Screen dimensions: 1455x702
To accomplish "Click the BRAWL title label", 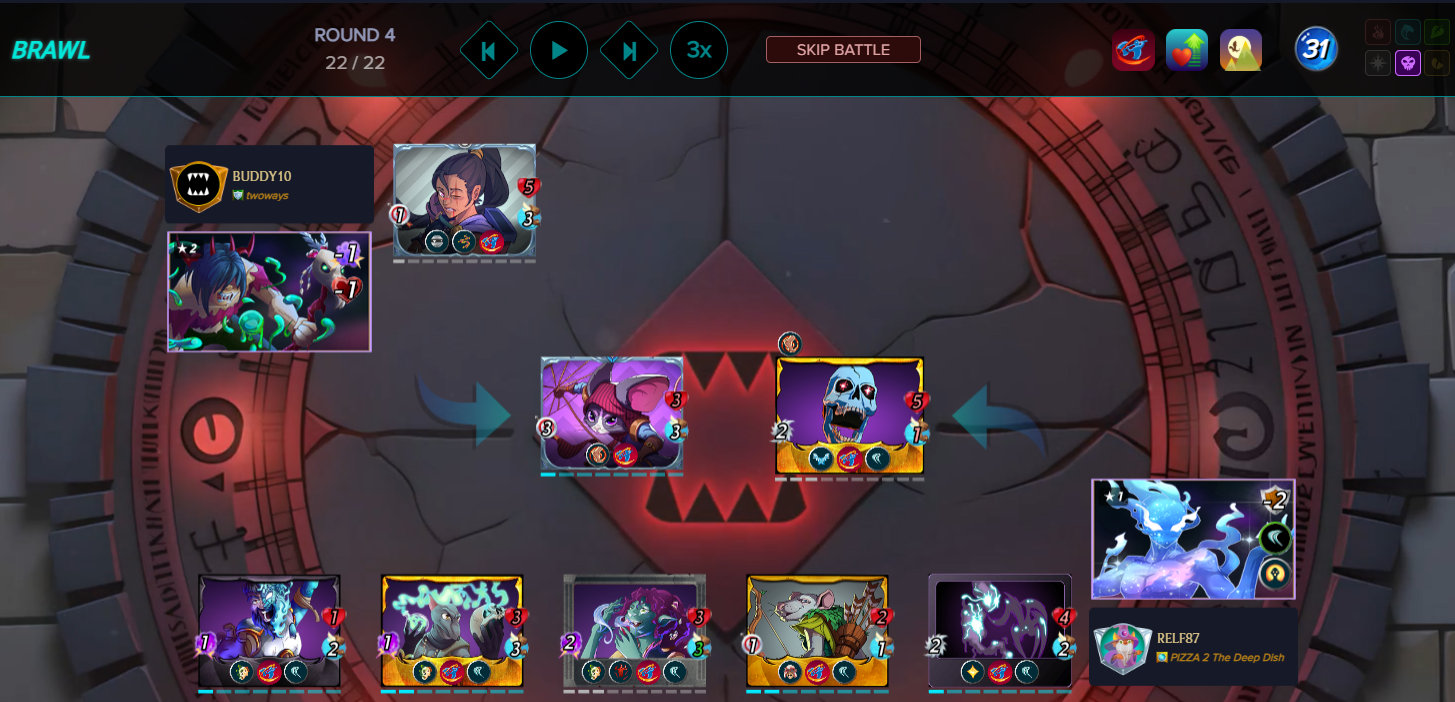I will (x=51, y=51).
